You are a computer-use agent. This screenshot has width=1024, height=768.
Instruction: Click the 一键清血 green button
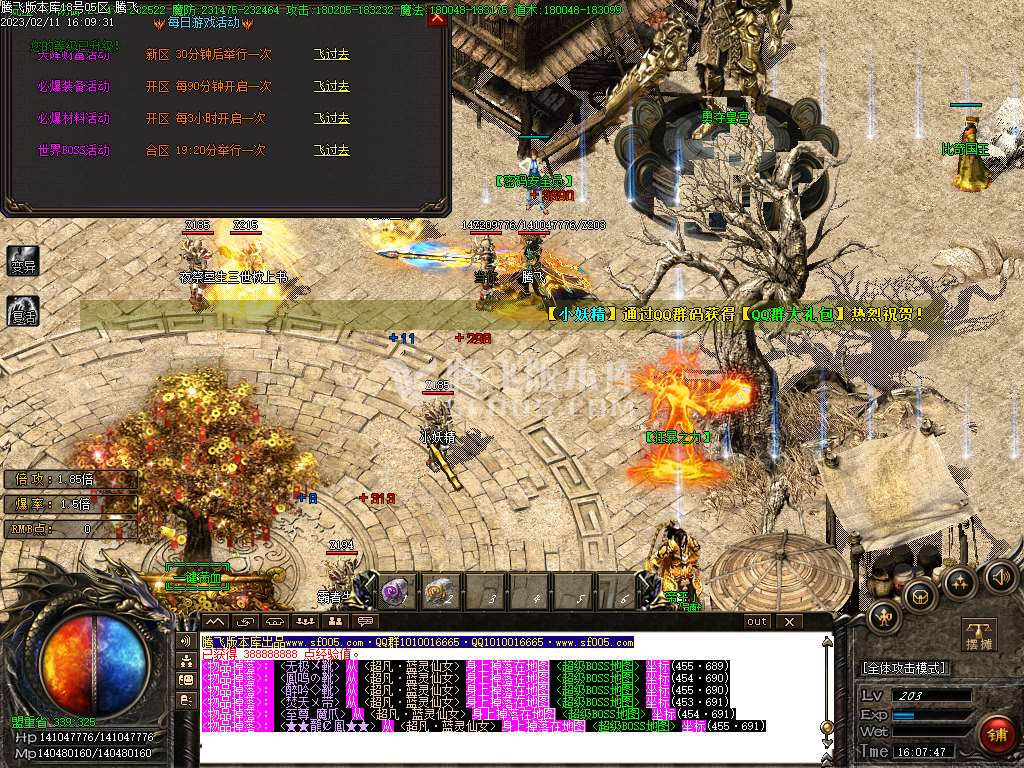pos(197,578)
